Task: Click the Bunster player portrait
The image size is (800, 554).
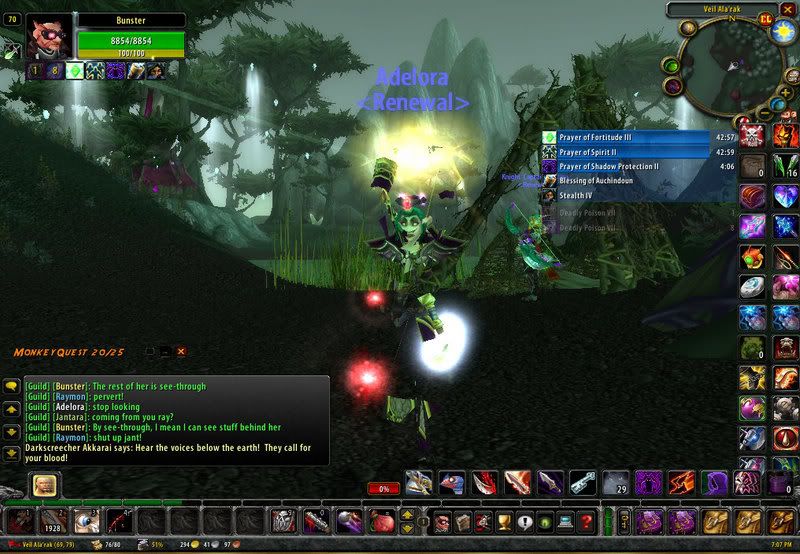Action: pos(50,37)
